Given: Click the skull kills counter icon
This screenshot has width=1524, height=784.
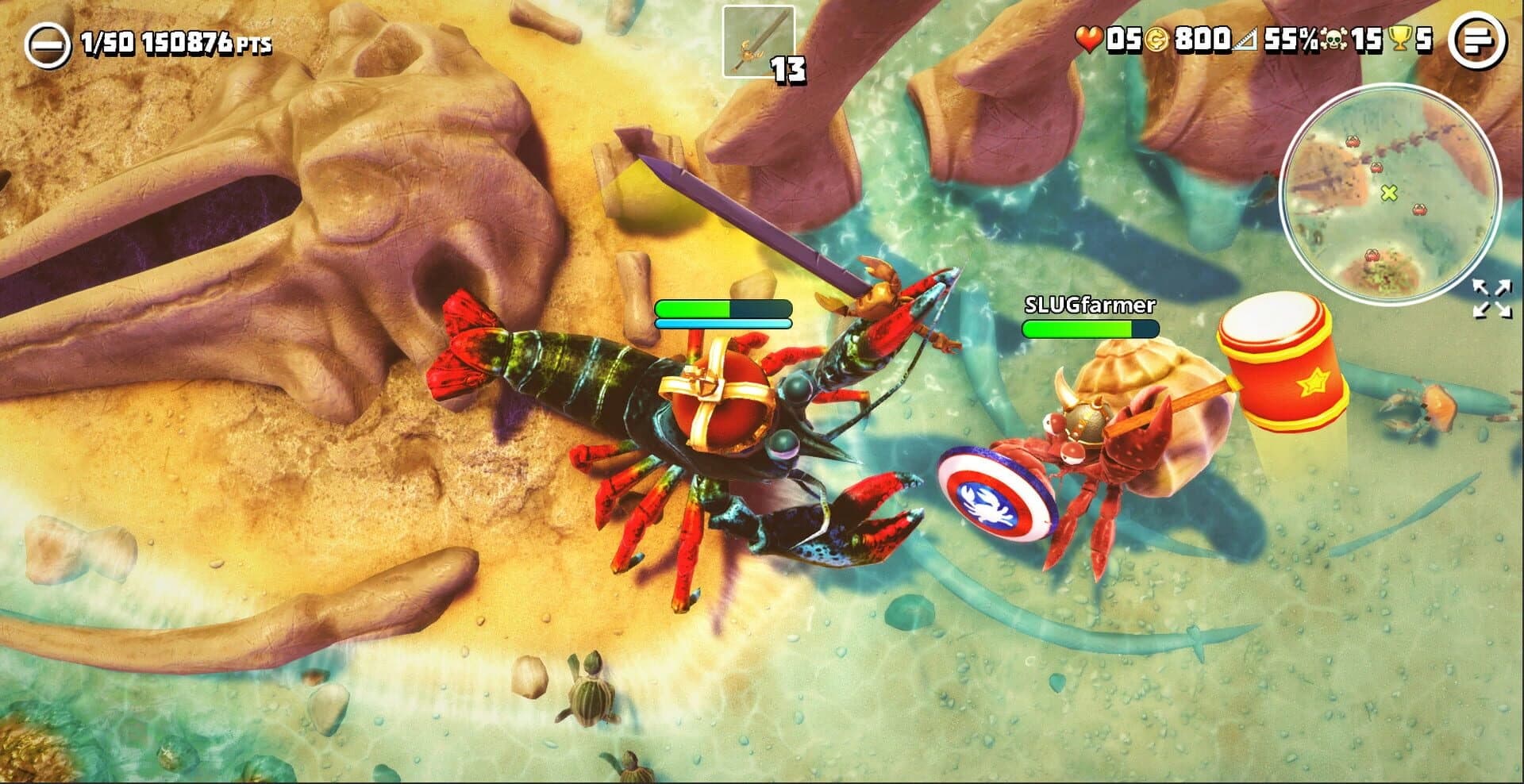Looking at the screenshot, I should [x=1333, y=38].
